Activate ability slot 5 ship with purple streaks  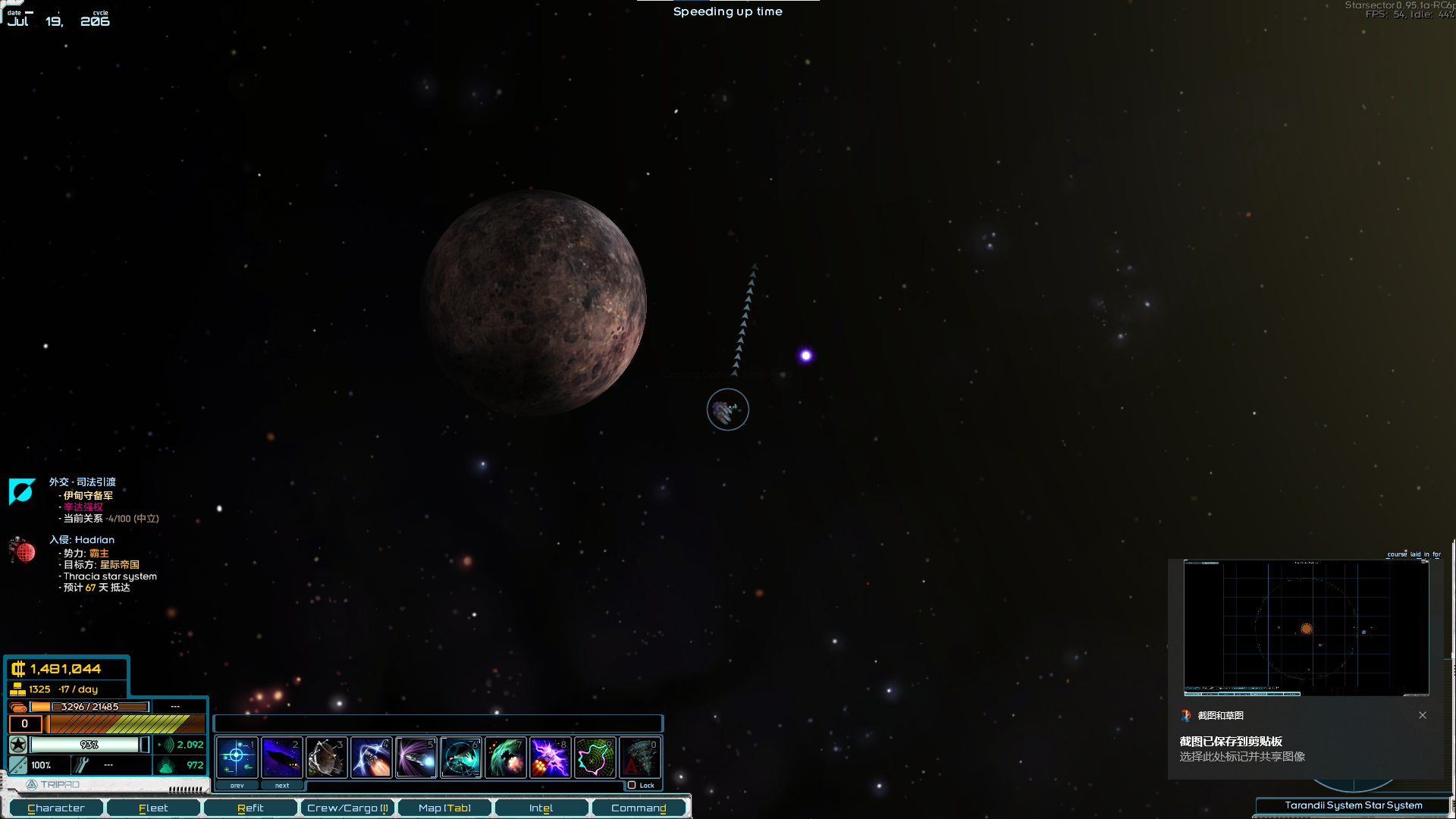tap(416, 757)
